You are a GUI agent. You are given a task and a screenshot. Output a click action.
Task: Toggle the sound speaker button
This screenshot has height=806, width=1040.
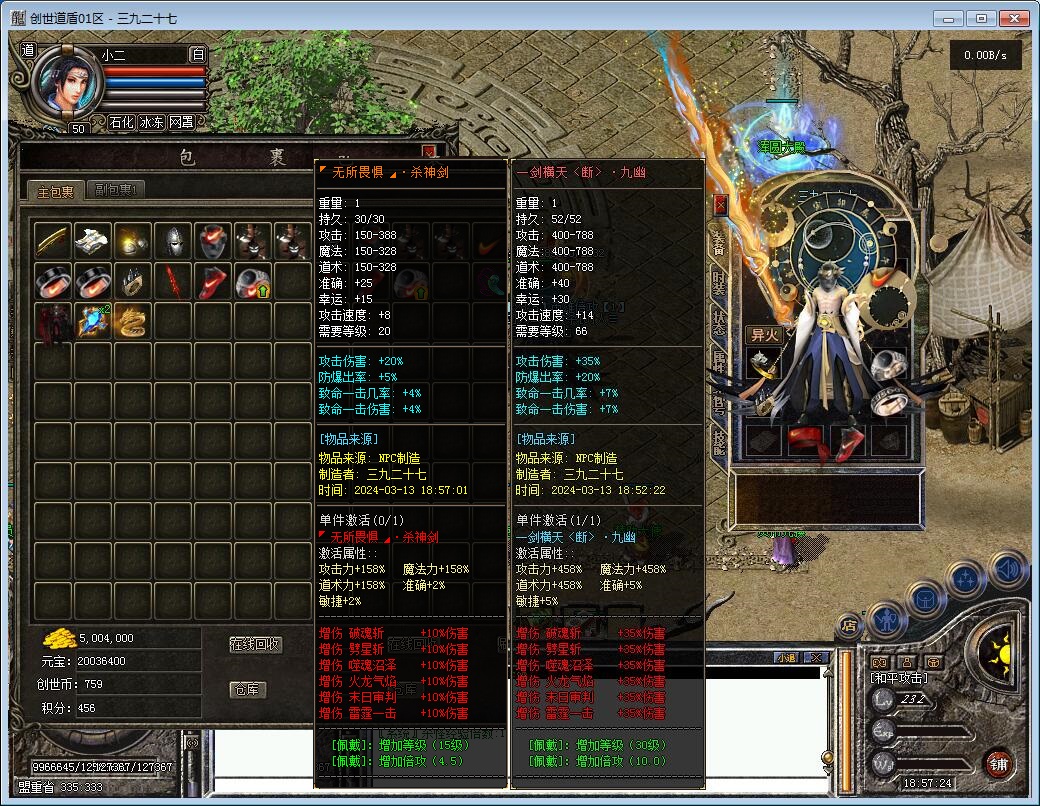coord(1008,569)
